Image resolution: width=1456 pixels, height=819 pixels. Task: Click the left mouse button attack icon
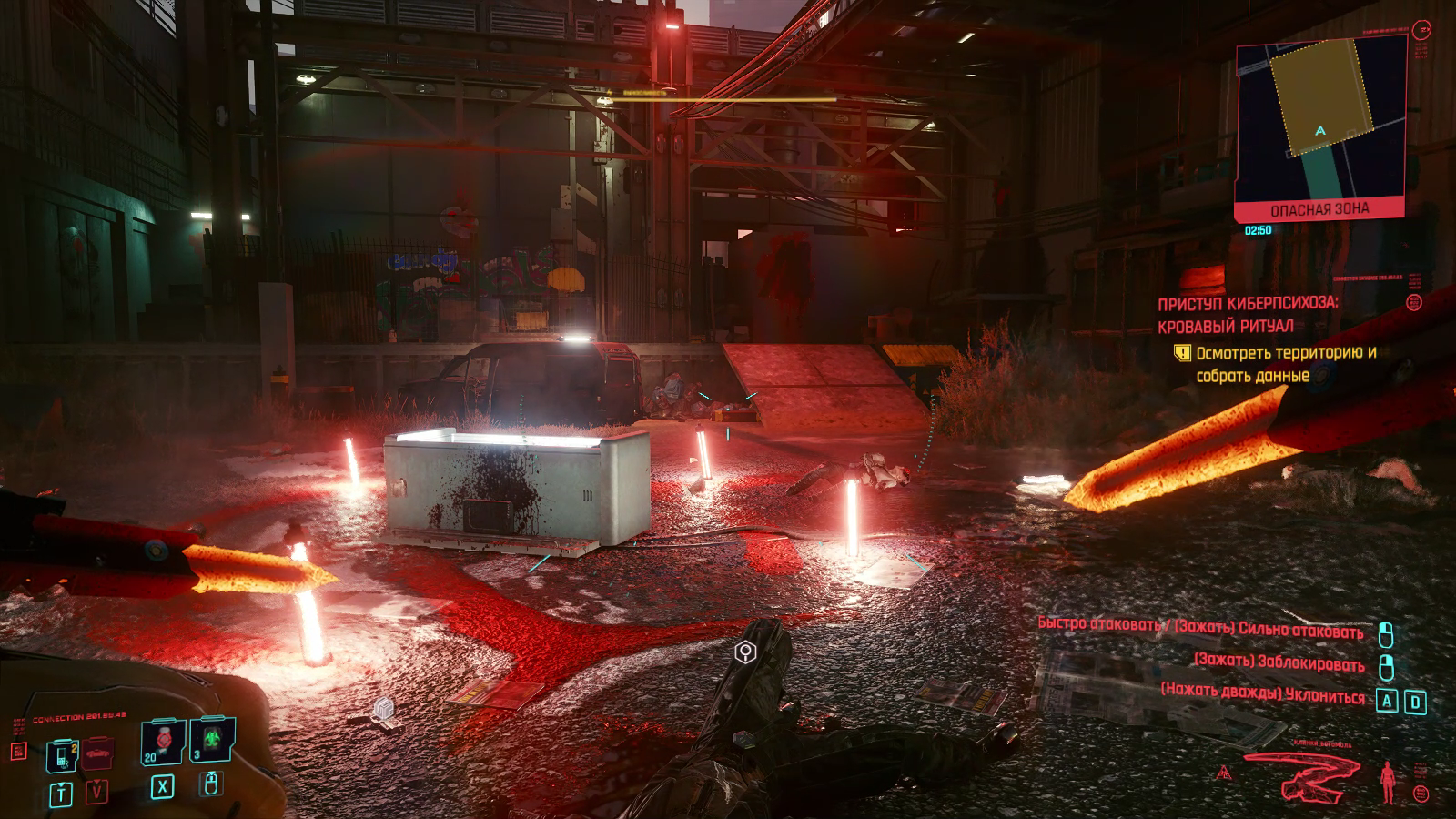click(1386, 635)
